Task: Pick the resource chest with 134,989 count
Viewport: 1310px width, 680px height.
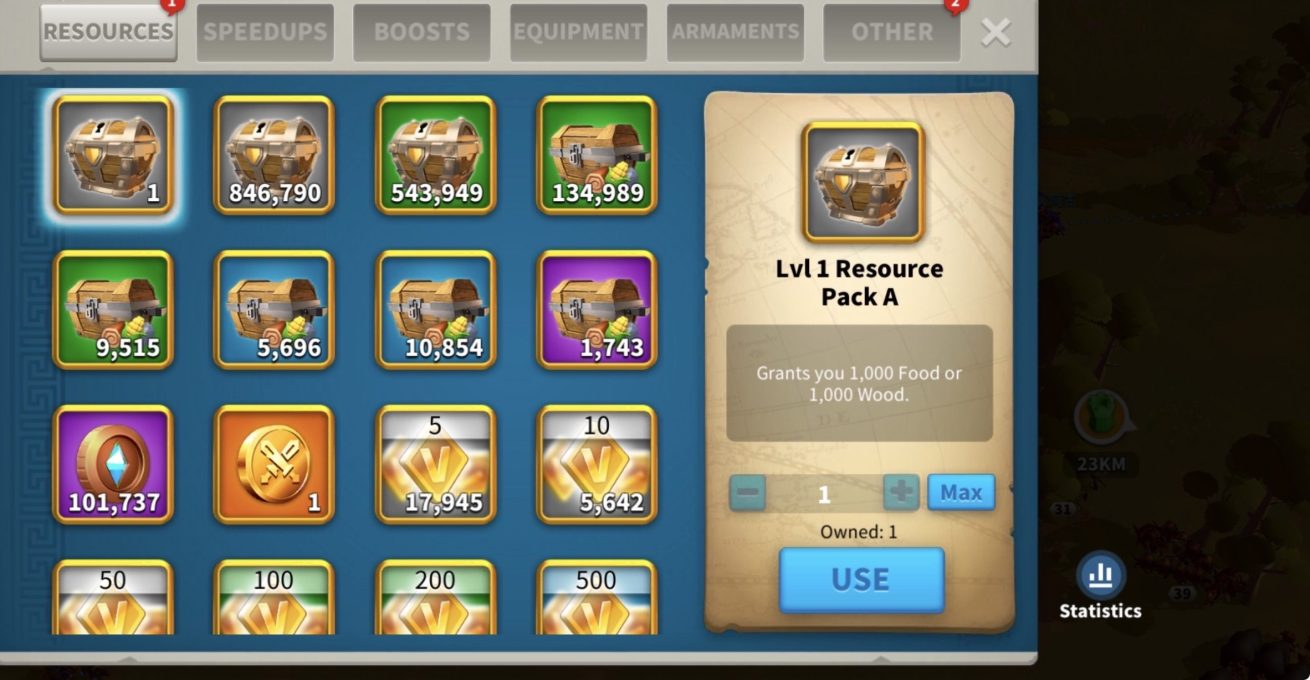Action: [x=597, y=155]
